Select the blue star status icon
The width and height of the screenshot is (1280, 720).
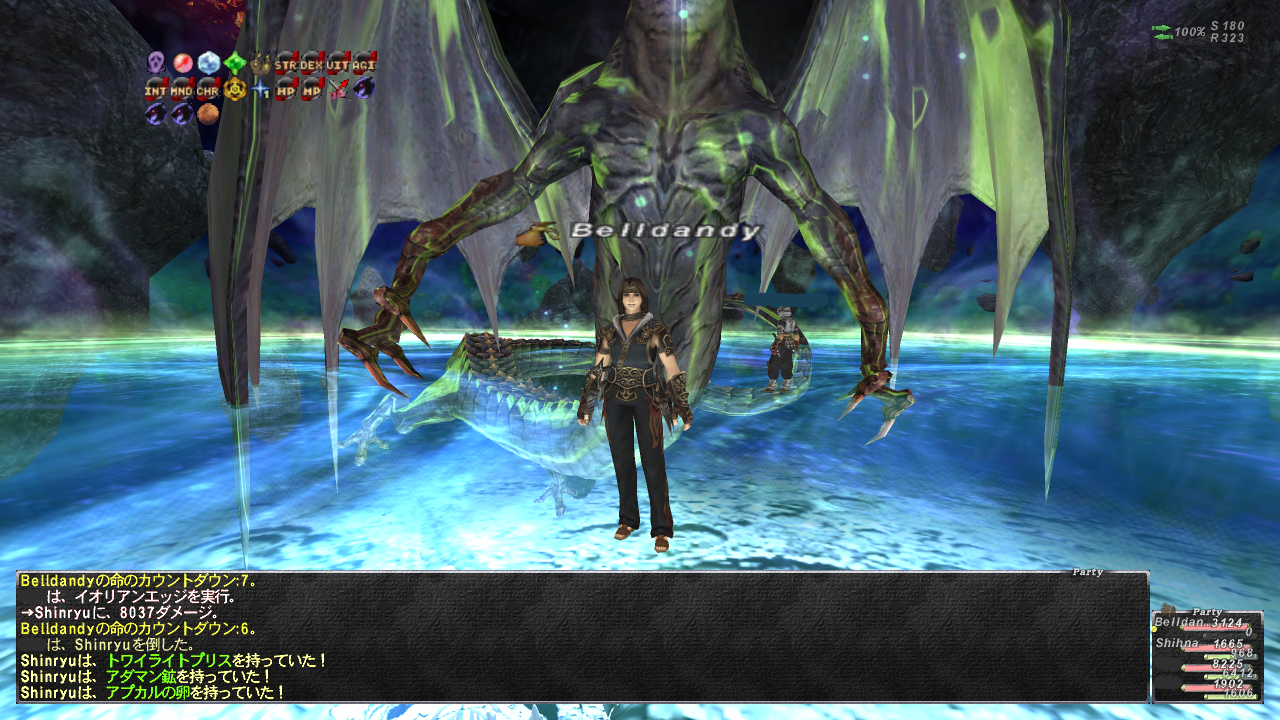(260, 88)
